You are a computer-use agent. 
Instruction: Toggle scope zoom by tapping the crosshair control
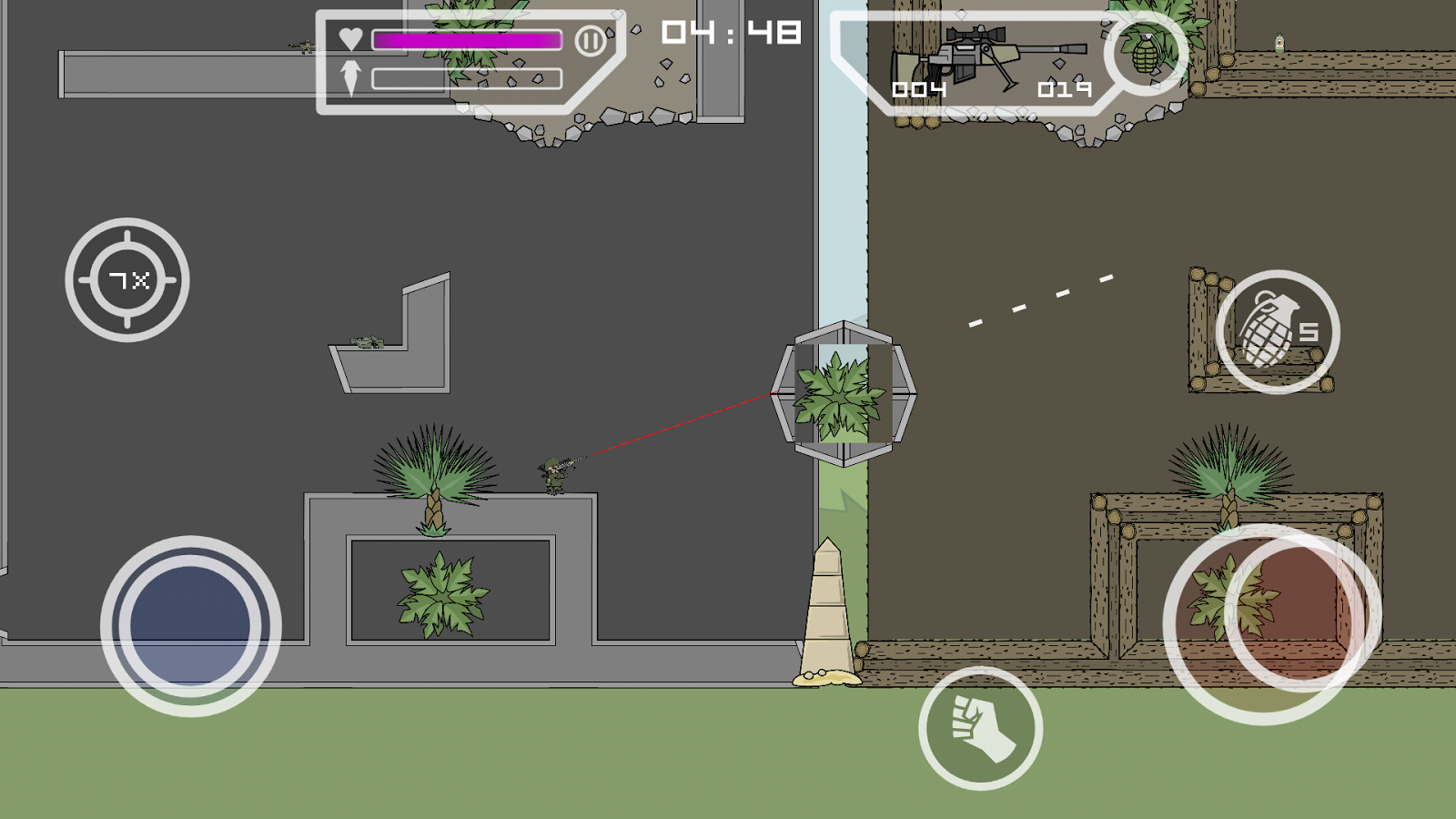(x=126, y=278)
